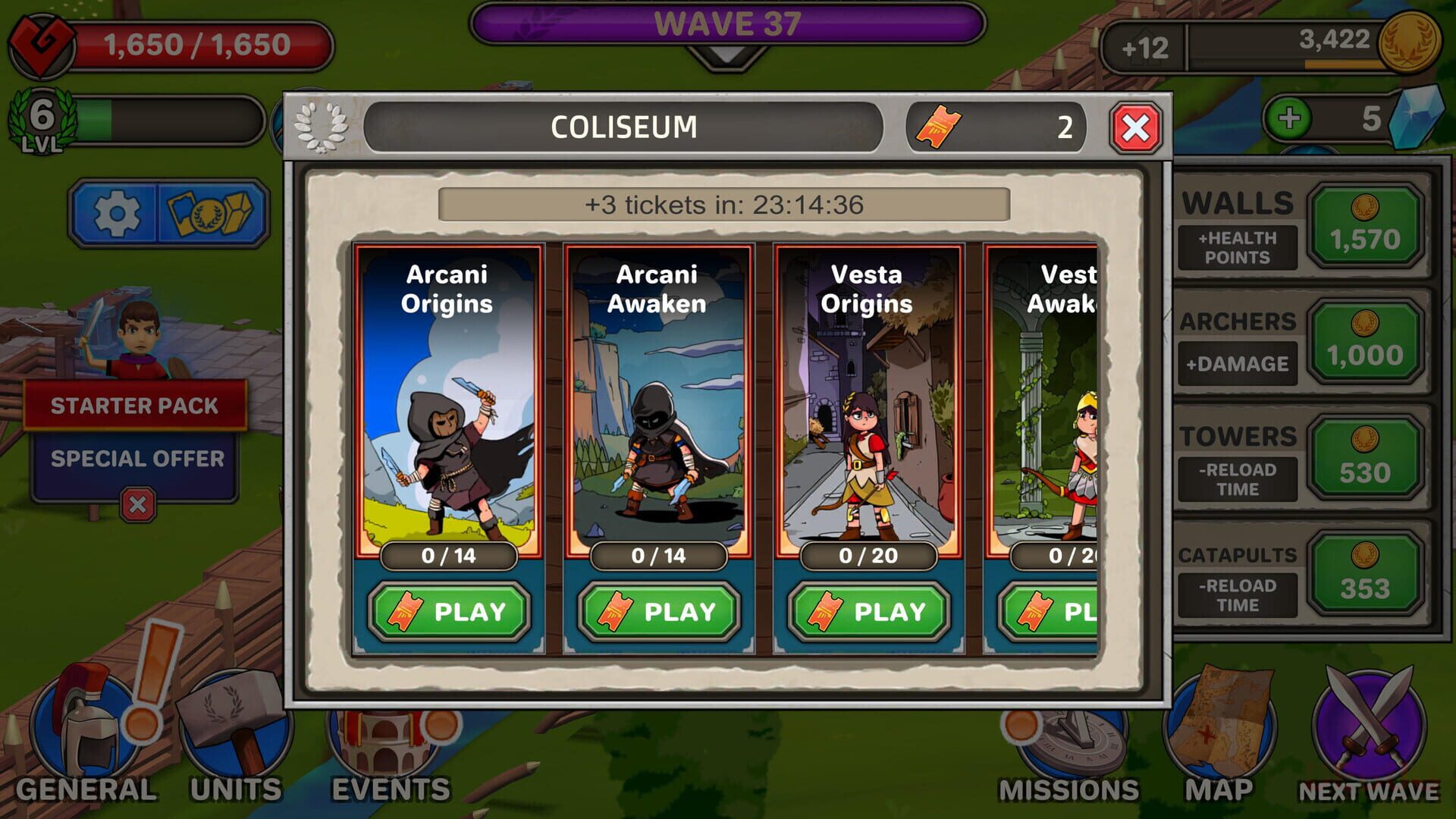Play the Arcani Origins level
1456x819 pixels.
[x=448, y=610]
